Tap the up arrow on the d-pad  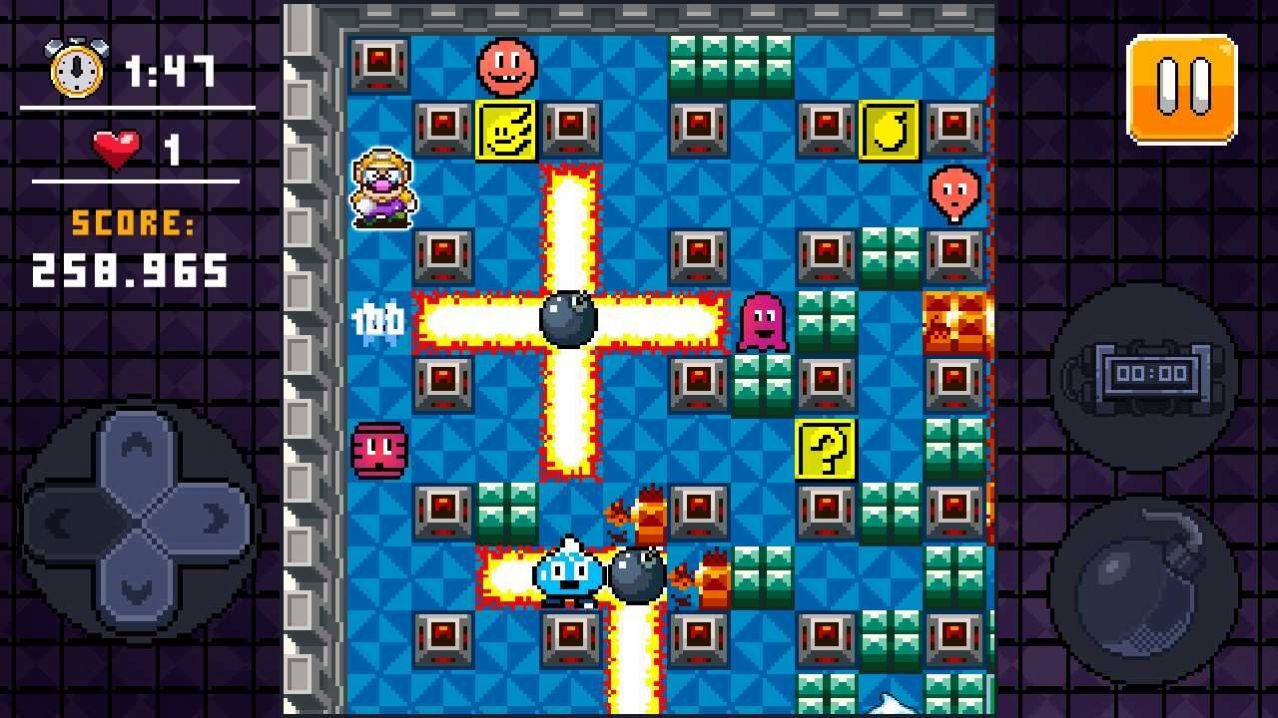[x=138, y=448]
